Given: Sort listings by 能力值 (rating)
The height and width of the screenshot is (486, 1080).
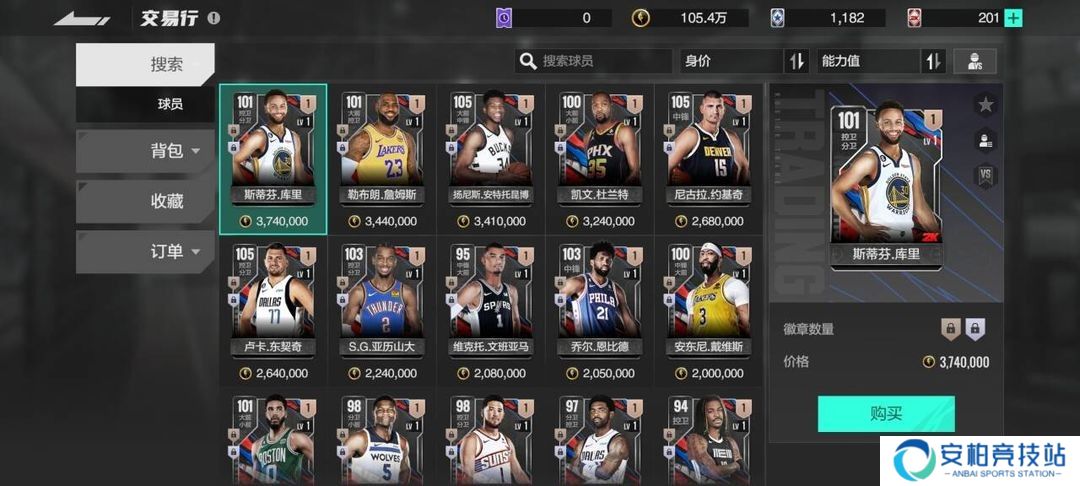Looking at the screenshot, I should pyautogui.click(x=881, y=61).
